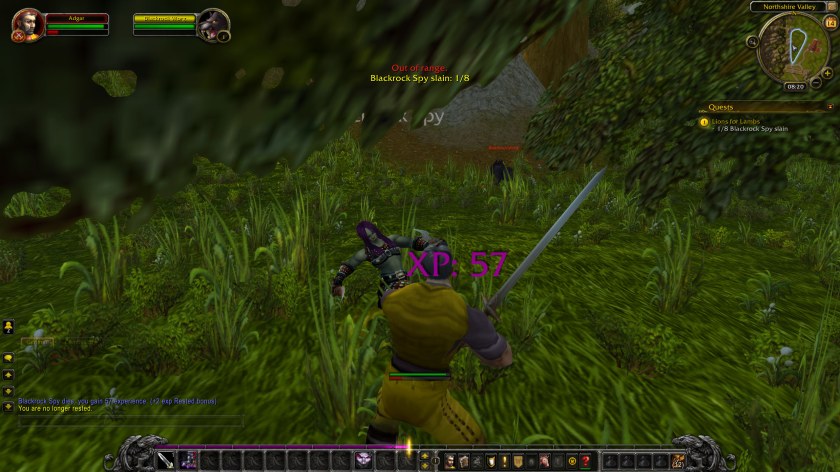
Task: Zoom out the minimap with the minus button
Action: [x=817, y=82]
